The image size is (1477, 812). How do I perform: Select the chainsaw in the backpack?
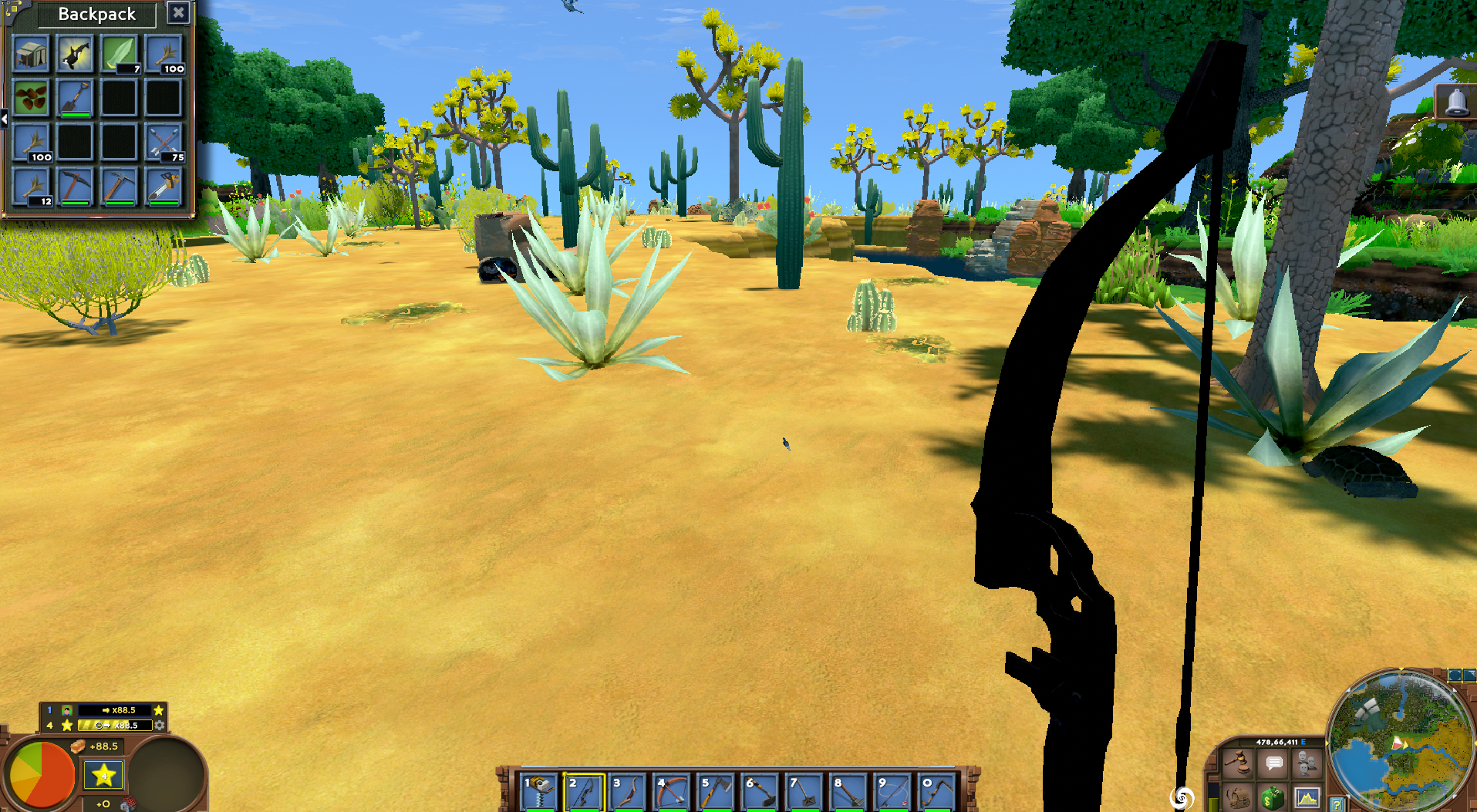tap(164, 187)
